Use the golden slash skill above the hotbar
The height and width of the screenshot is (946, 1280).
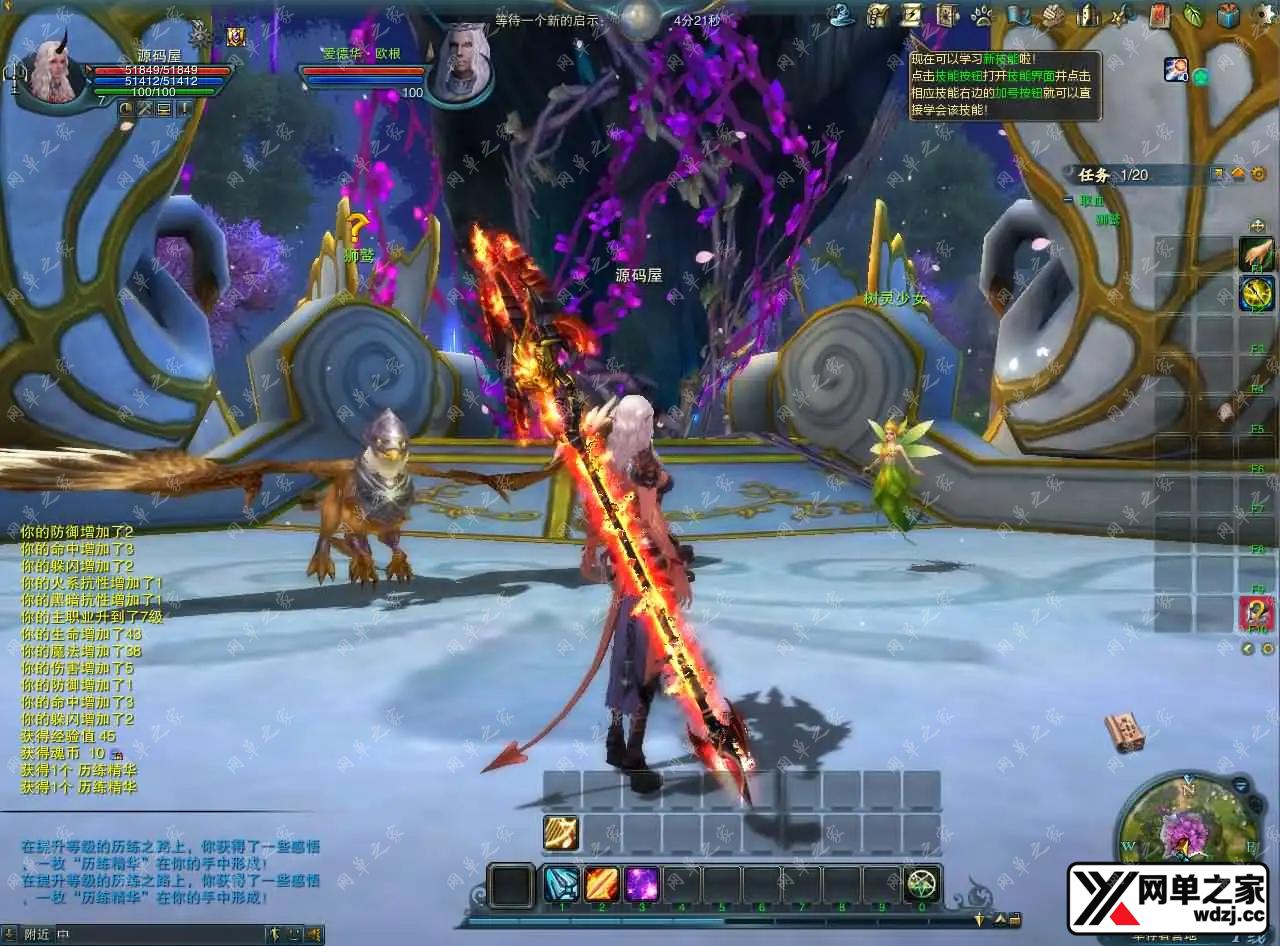[561, 832]
